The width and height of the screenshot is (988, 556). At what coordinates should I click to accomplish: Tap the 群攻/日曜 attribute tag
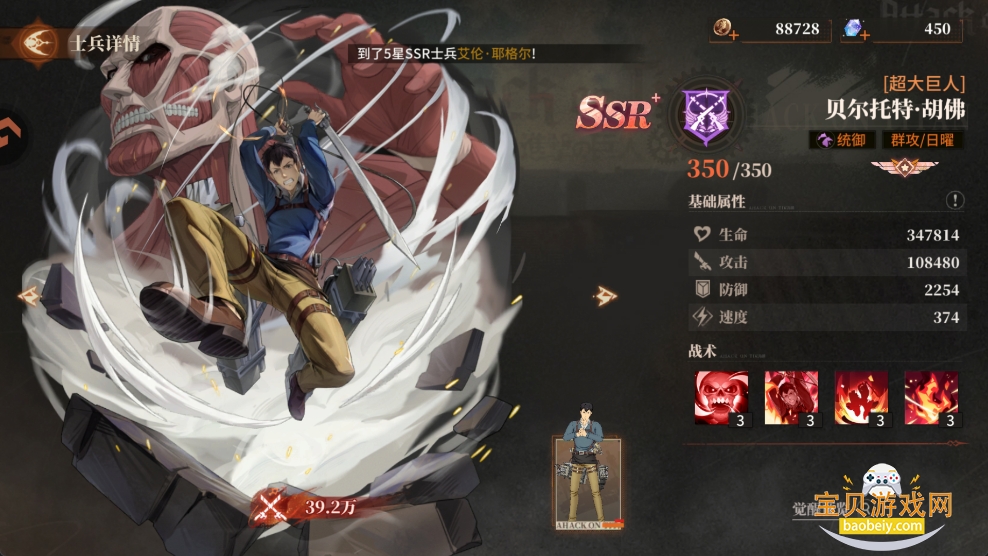click(923, 140)
